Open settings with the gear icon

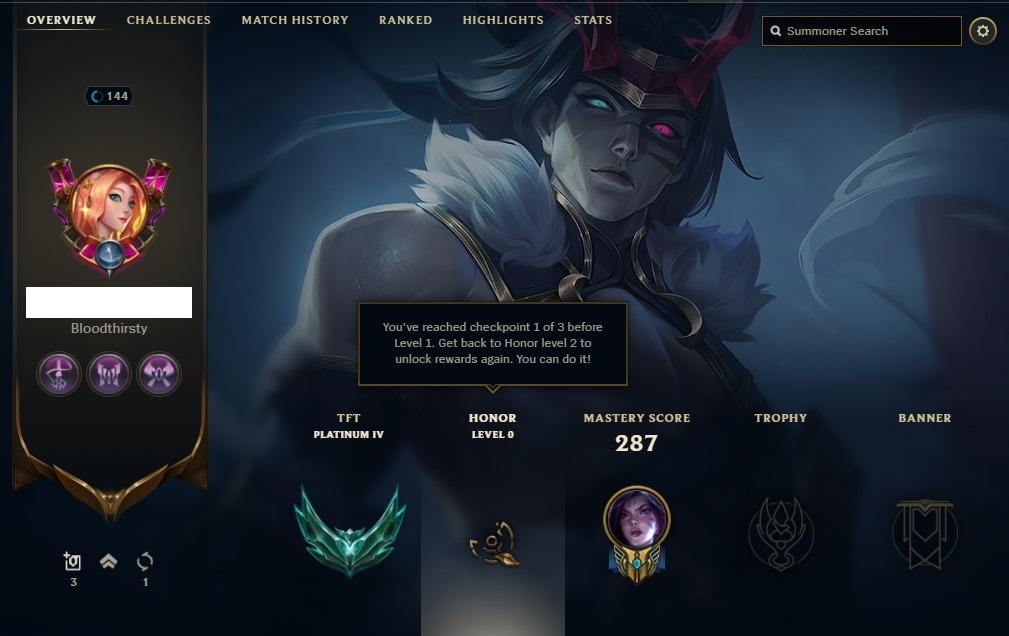coord(983,31)
